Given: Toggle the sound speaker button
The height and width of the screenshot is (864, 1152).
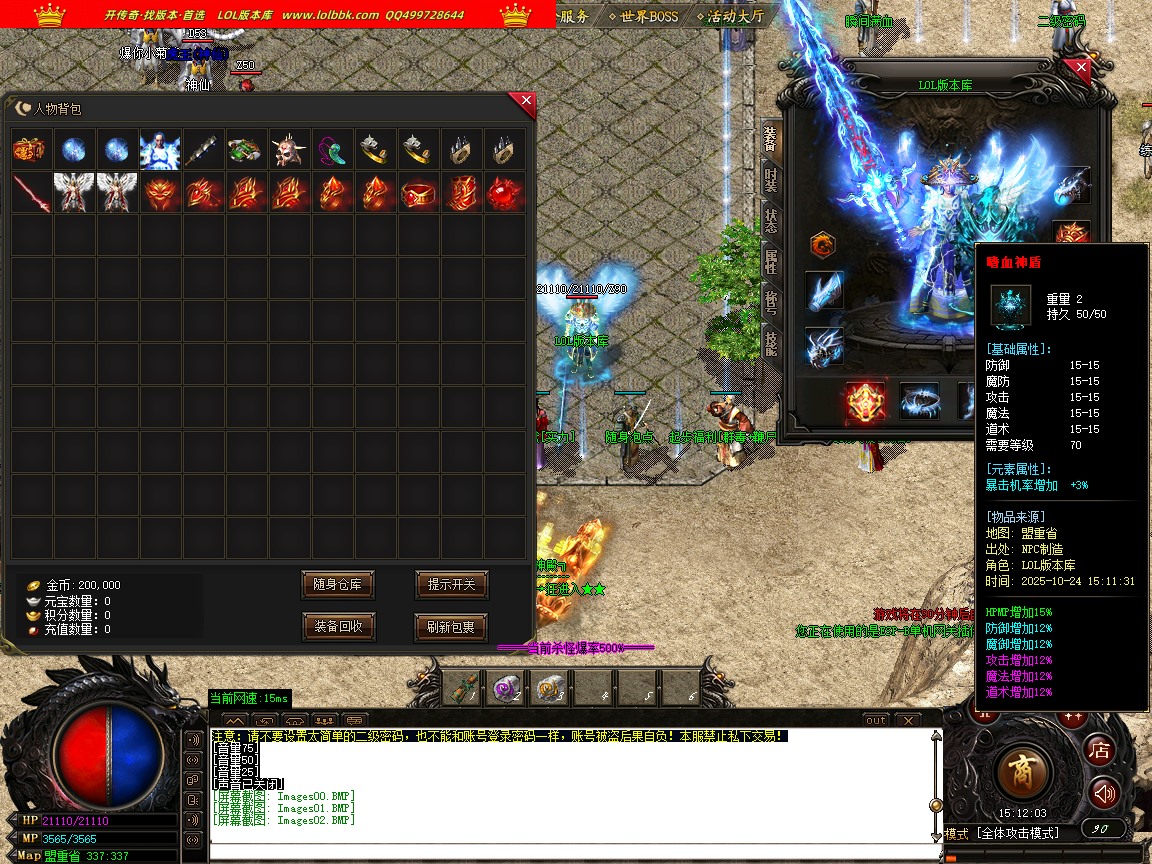Looking at the screenshot, I should pos(1103,794).
